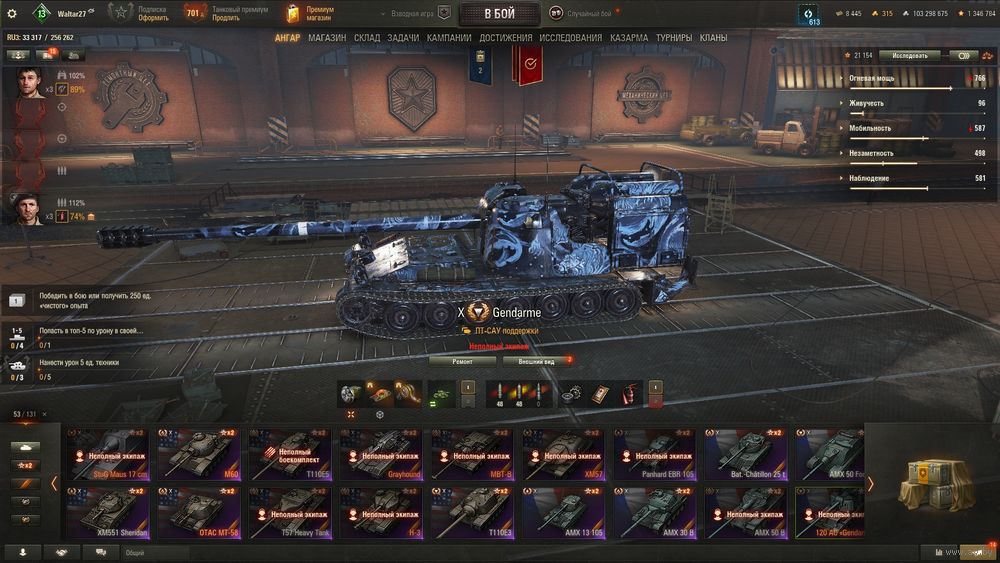Click the Ремонт button
The height and width of the screenshot is (563, 1000).
[462, 361]
